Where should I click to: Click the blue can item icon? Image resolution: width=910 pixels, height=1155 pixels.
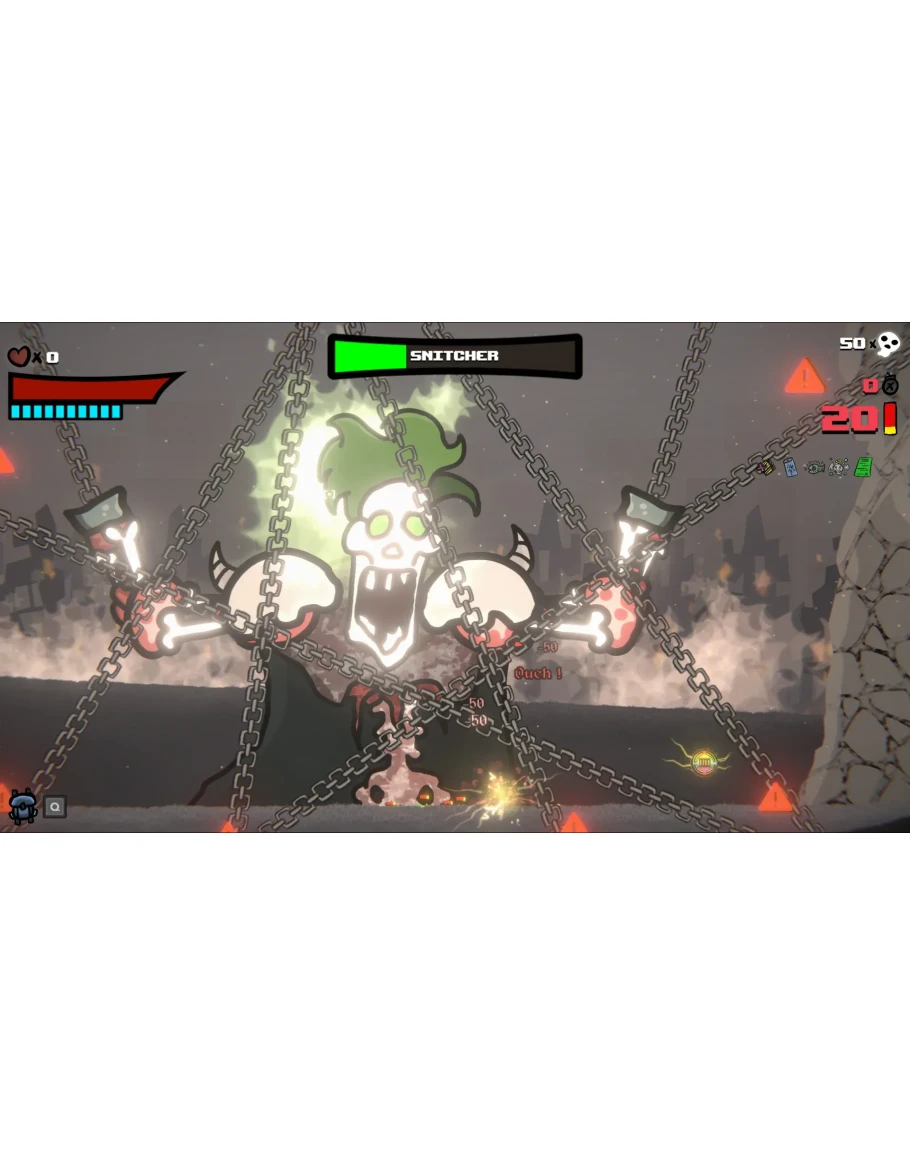pyautogui.click(x=790, y=467)
